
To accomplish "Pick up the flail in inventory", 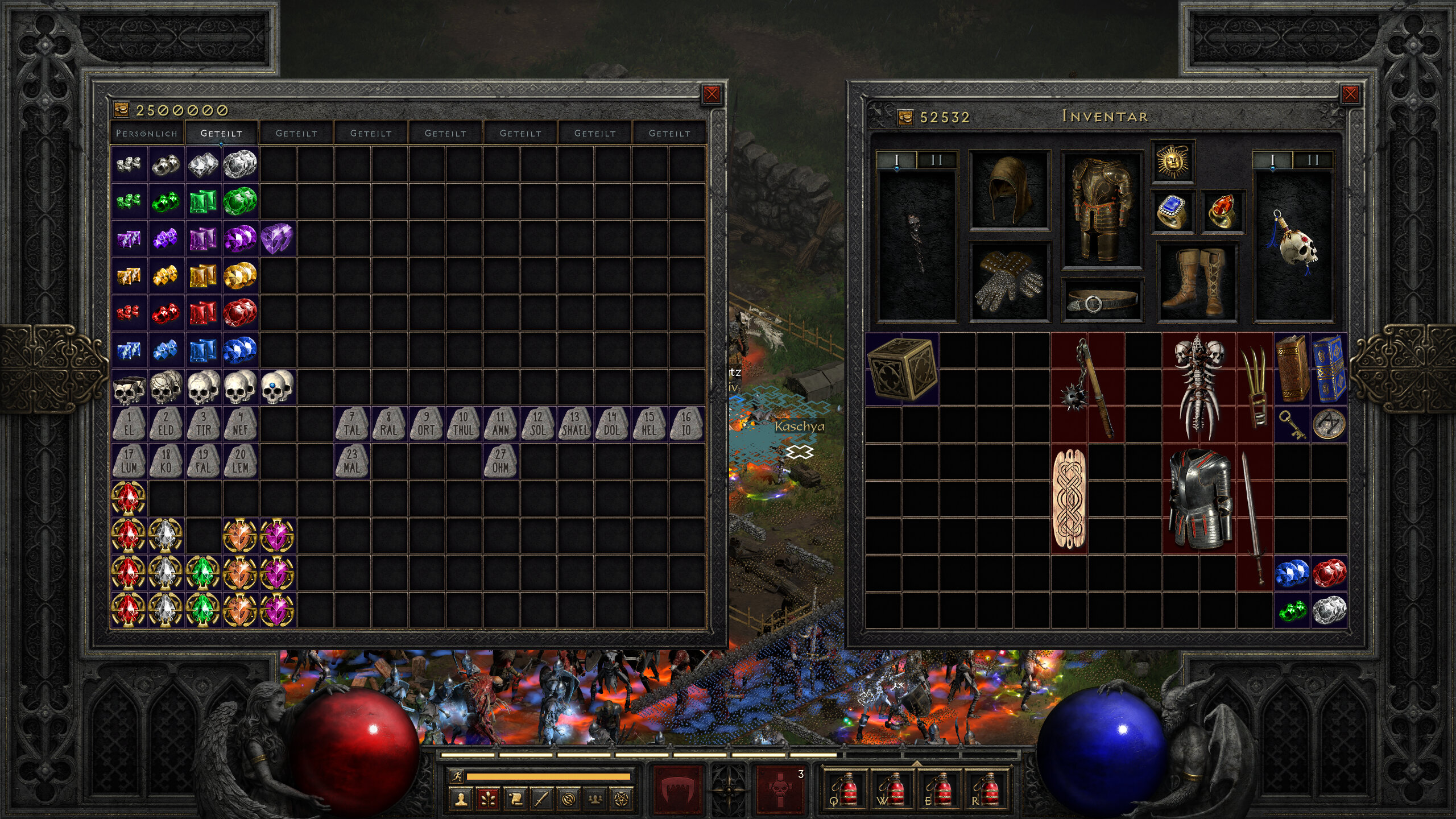I will tap(1087, 387).
